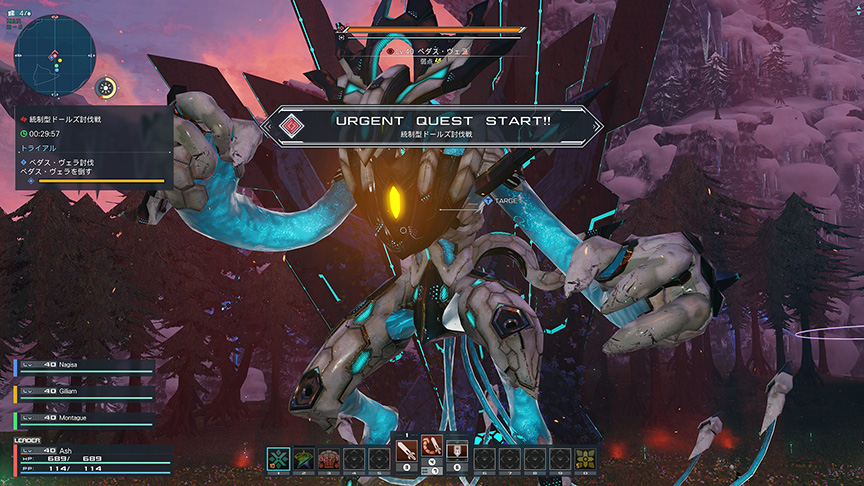Use the rainbow star item in slot 2
The height and width of the screenshot is (486, 864).
(304, 459)
